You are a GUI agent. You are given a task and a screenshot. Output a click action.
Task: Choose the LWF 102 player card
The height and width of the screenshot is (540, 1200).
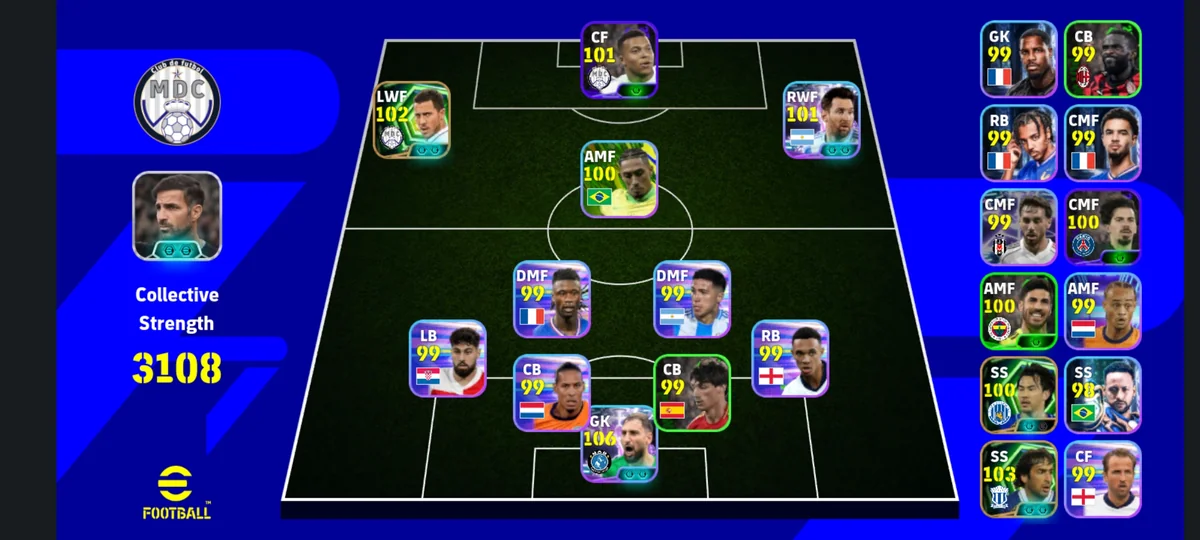pyautogui.click(x=412, y=120)
